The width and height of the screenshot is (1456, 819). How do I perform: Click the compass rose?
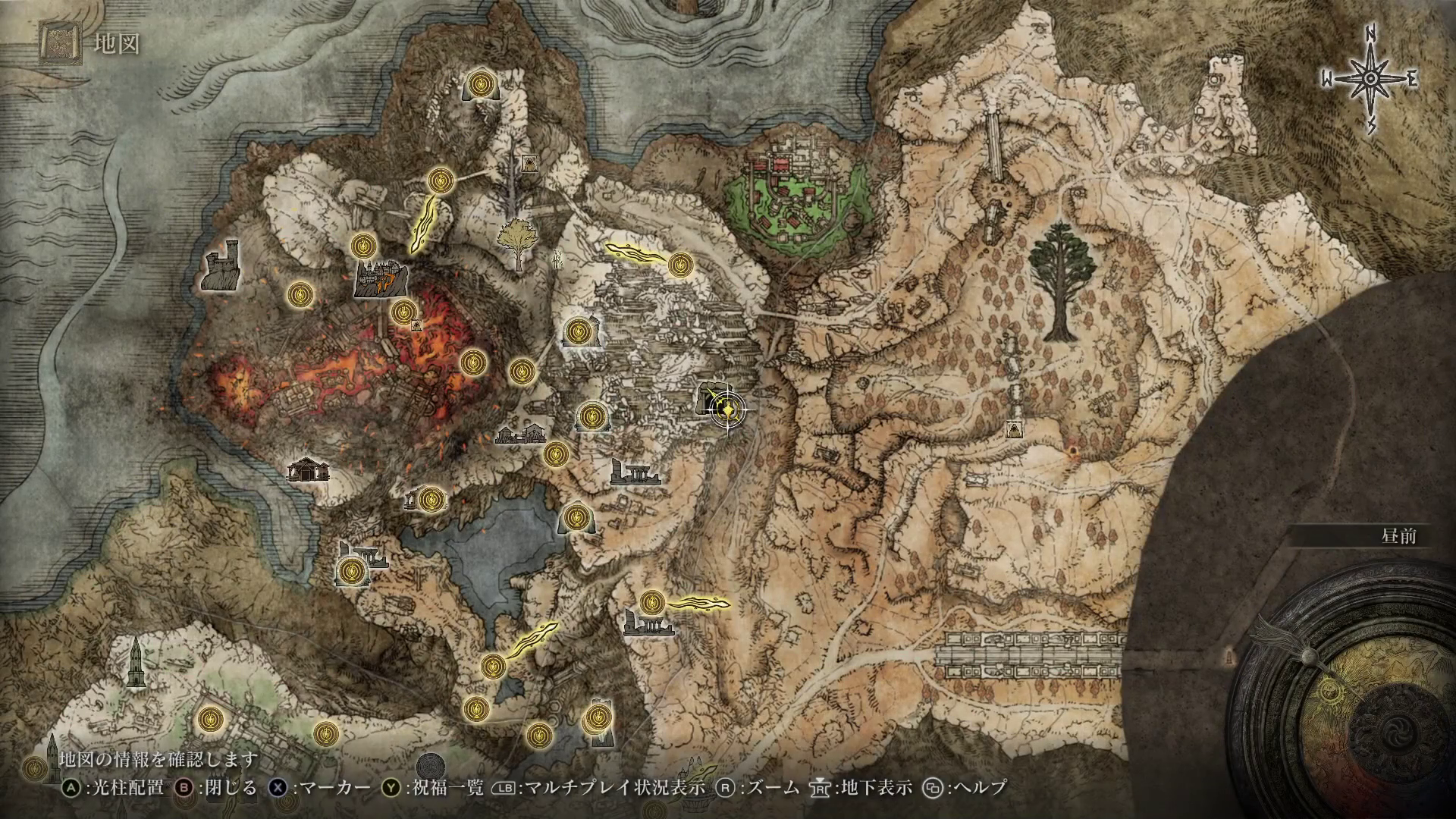click(x=1371, y=80)
